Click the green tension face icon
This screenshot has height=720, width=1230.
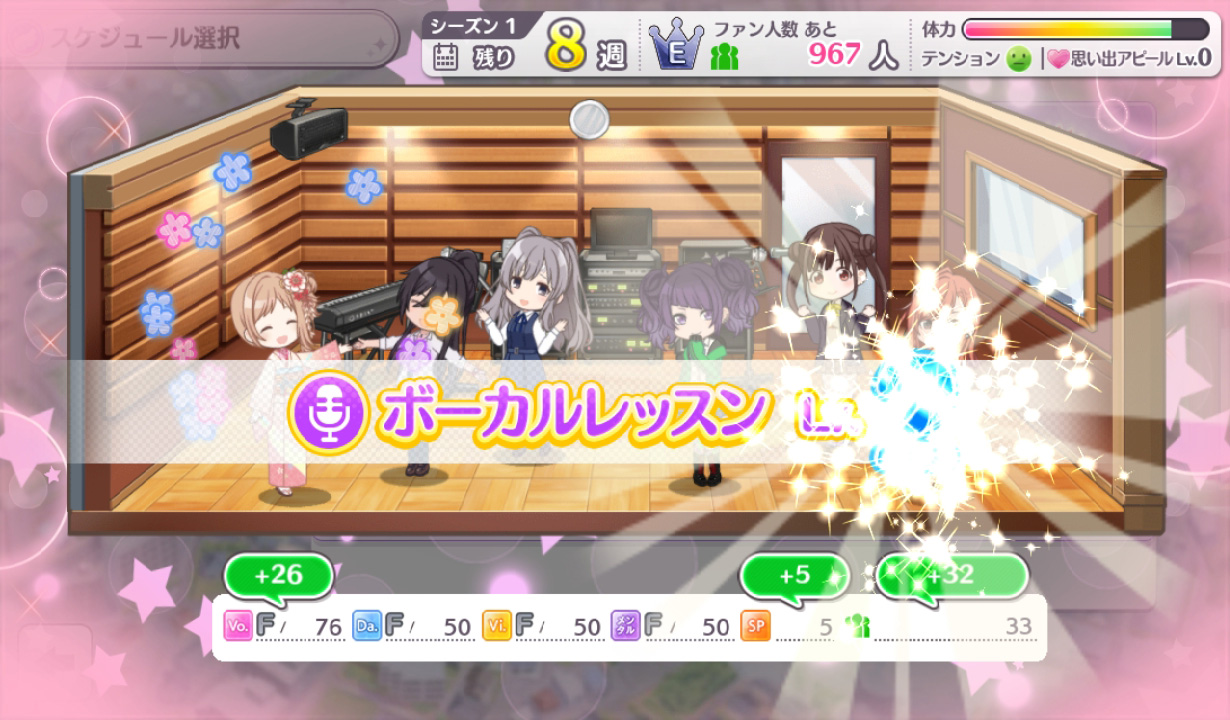pos(1017,59)
